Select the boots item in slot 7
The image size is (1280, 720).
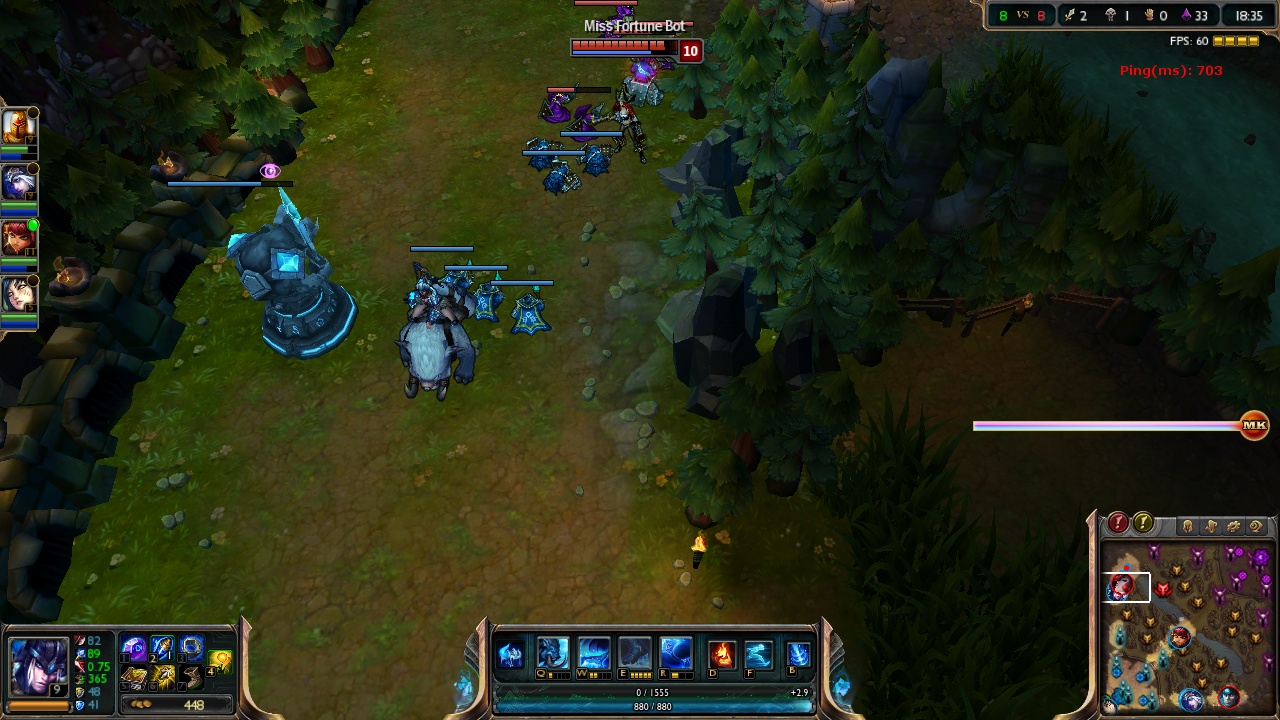191,678
